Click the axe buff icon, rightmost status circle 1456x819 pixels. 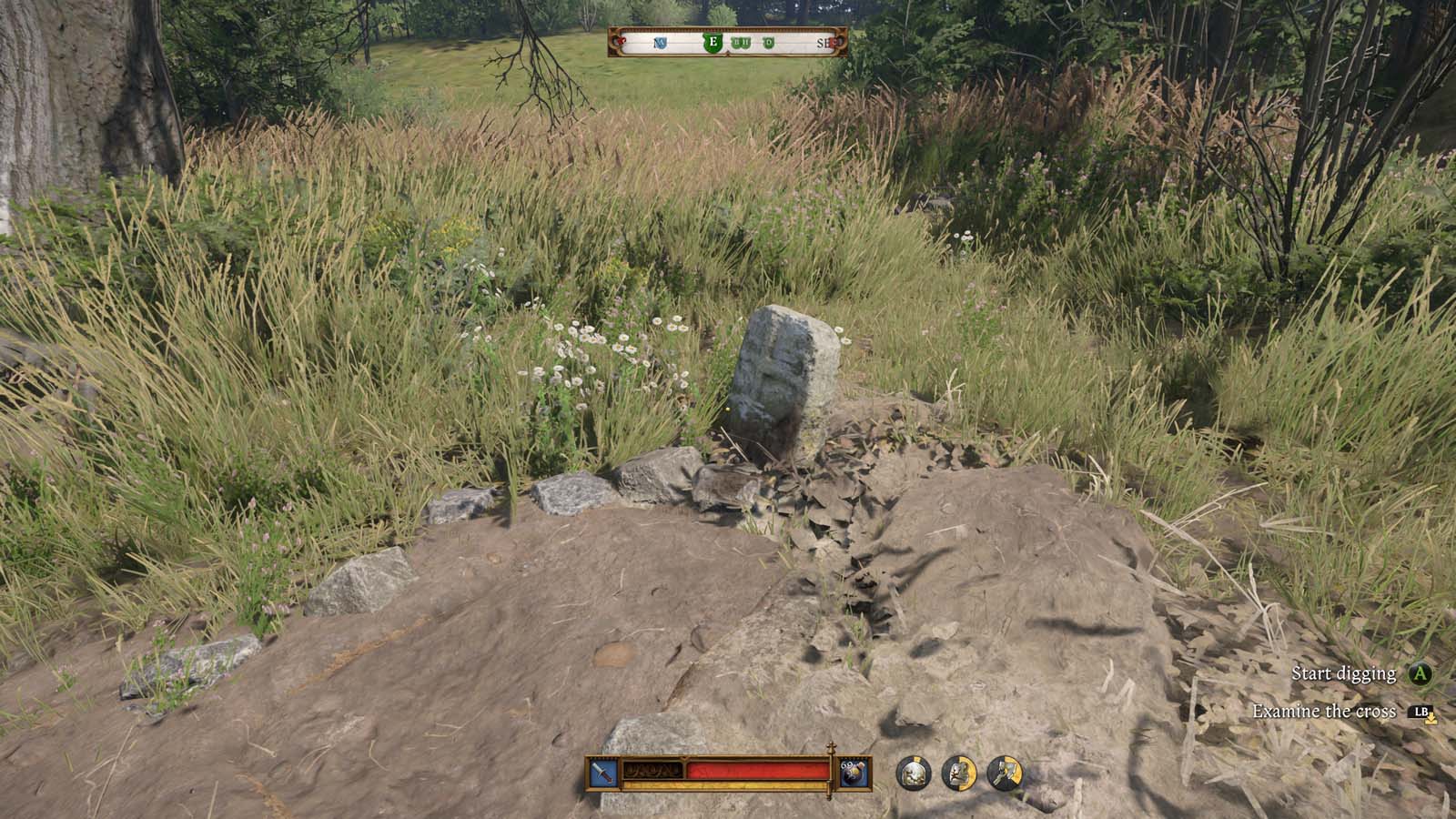point(1006,773)
